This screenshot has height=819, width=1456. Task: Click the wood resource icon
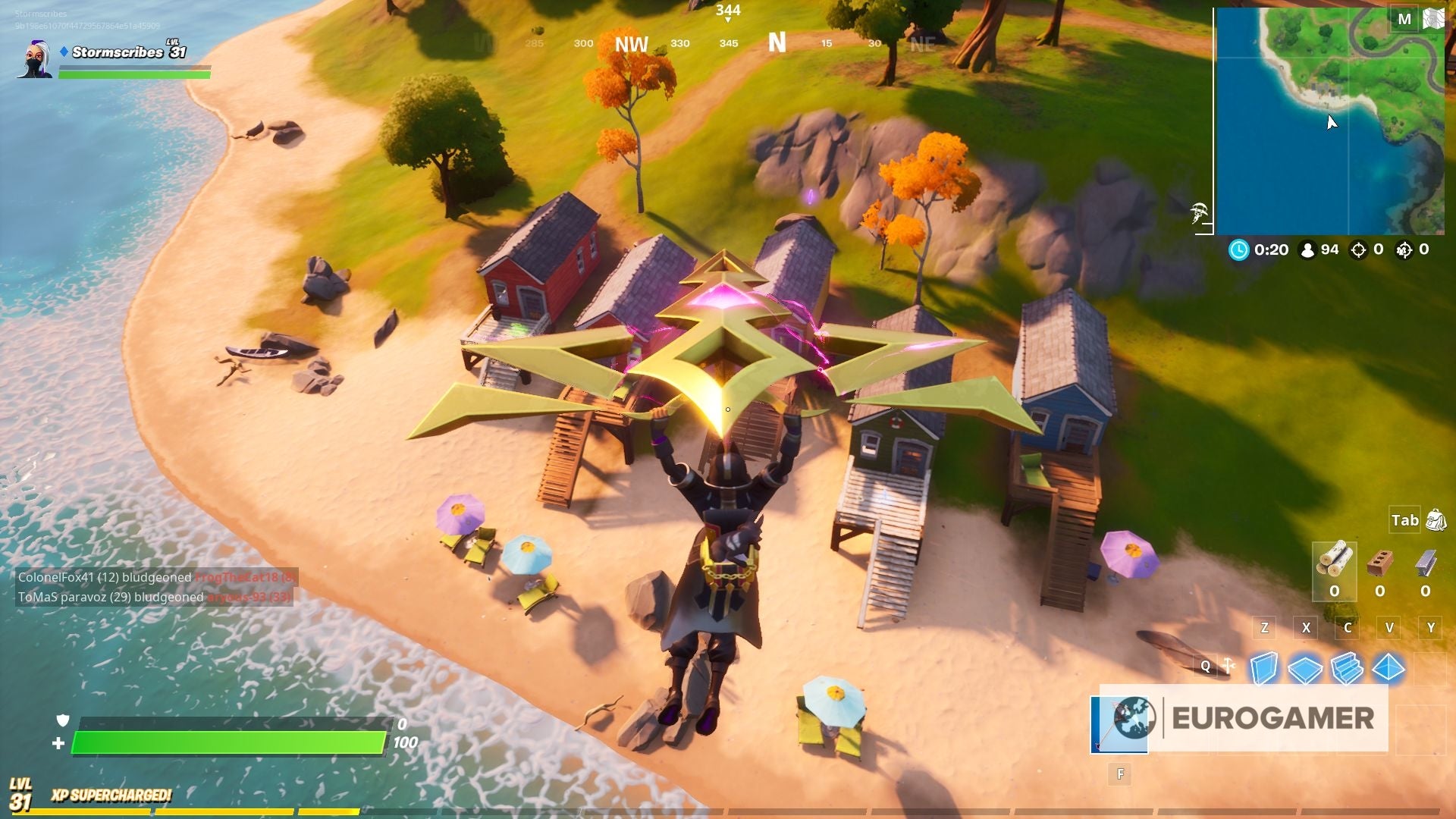1335,559
